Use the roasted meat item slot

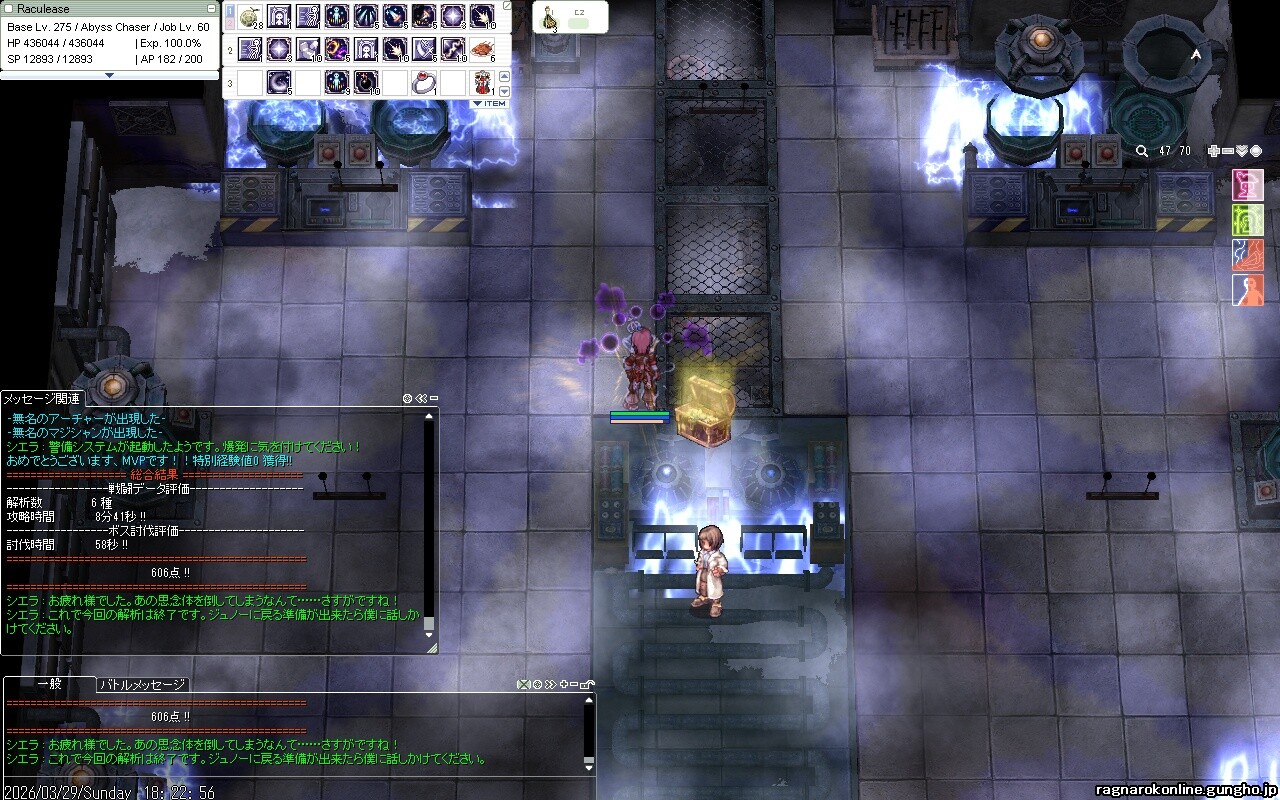click(x=483, y=48)
